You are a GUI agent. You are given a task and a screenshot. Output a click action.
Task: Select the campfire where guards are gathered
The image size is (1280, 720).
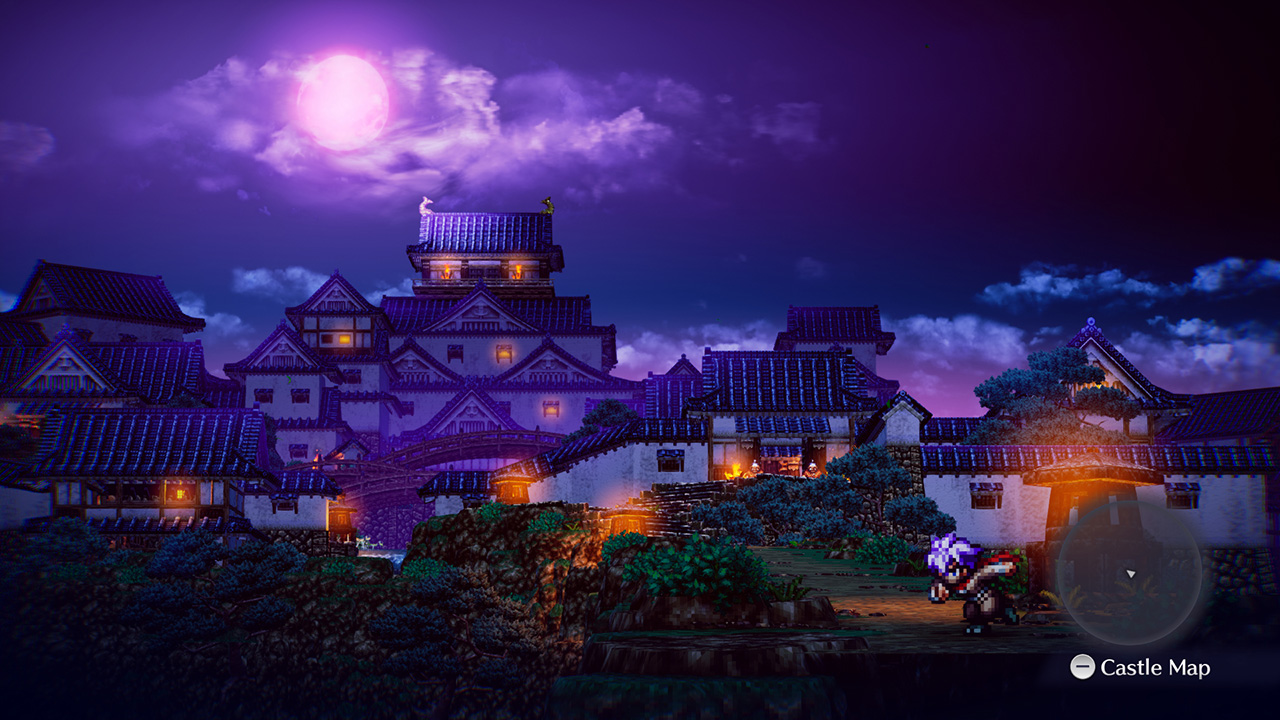pyautogui.click(x=736, y=467)
